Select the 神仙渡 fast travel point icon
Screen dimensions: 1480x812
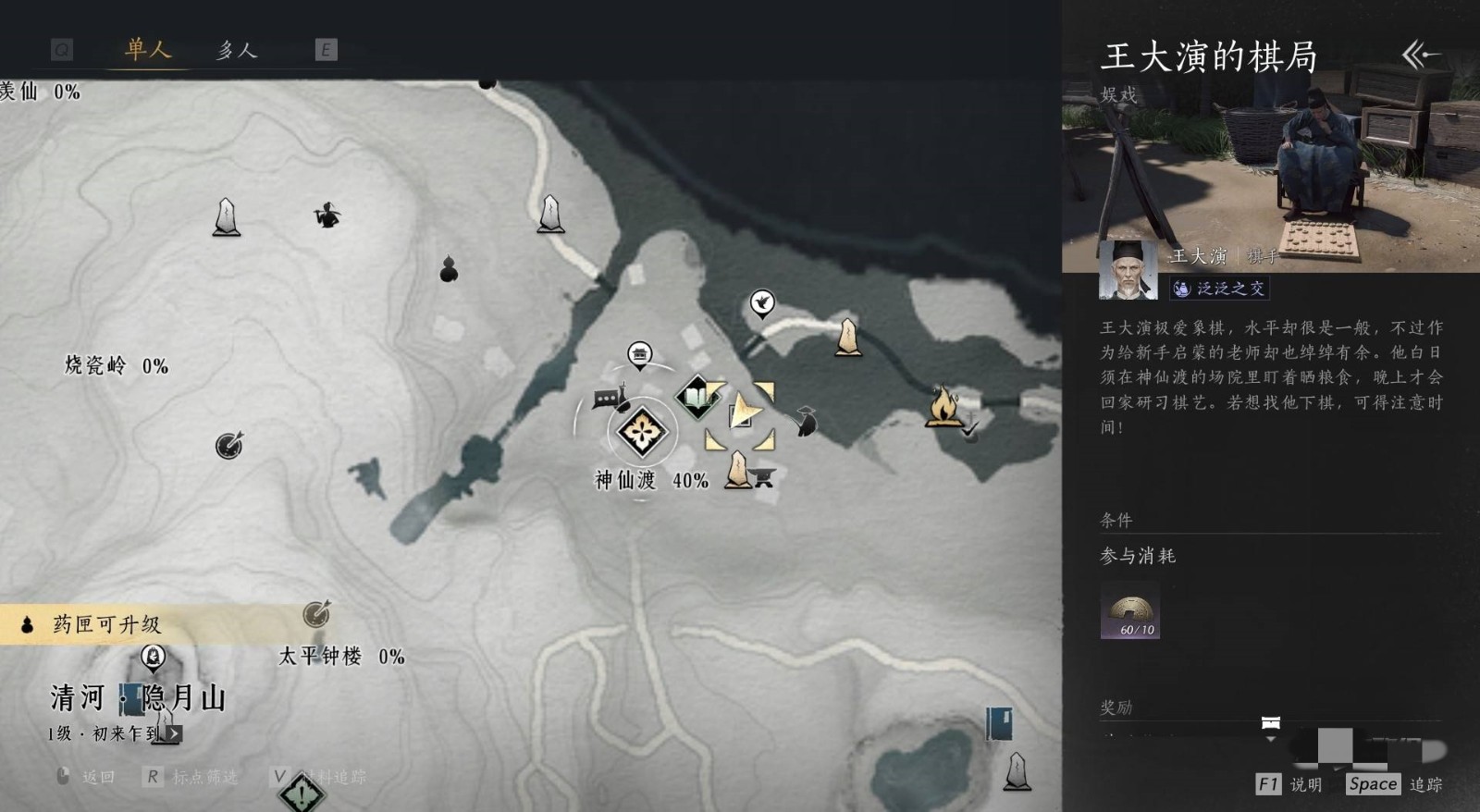(645, 433)
